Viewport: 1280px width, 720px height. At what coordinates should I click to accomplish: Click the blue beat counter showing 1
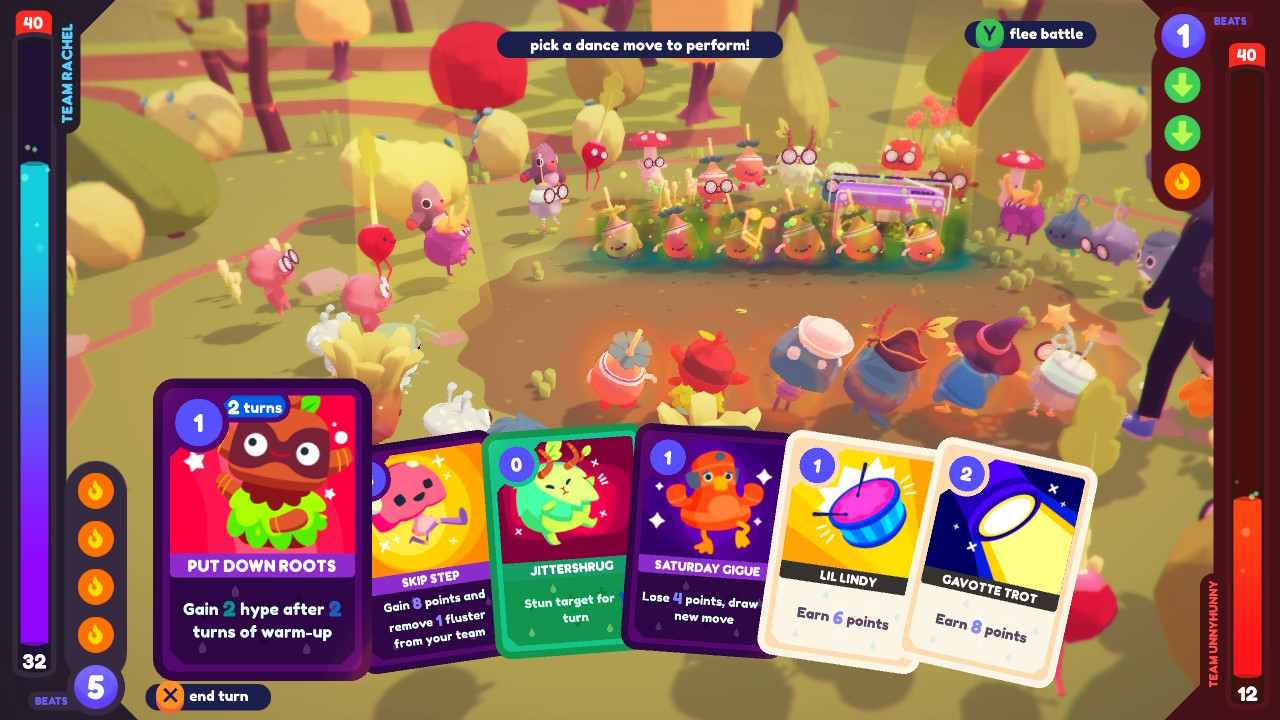coord(1183,37)
